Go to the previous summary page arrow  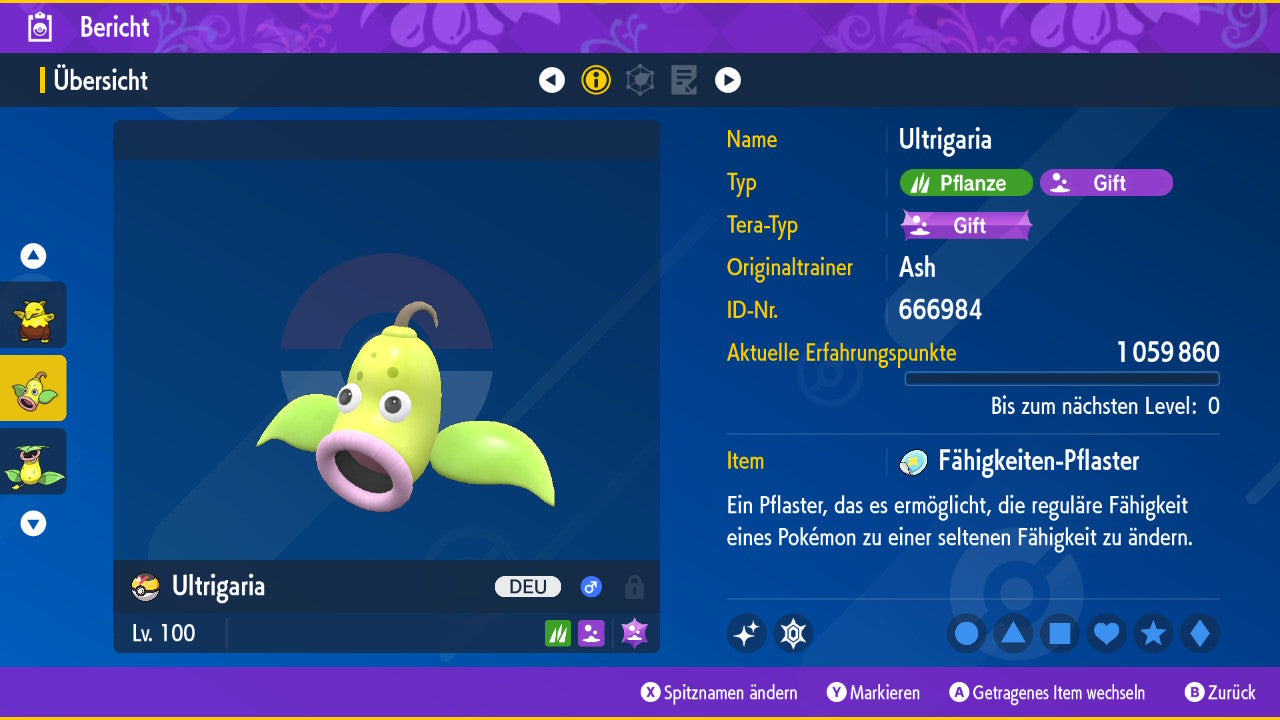(552, 80)
